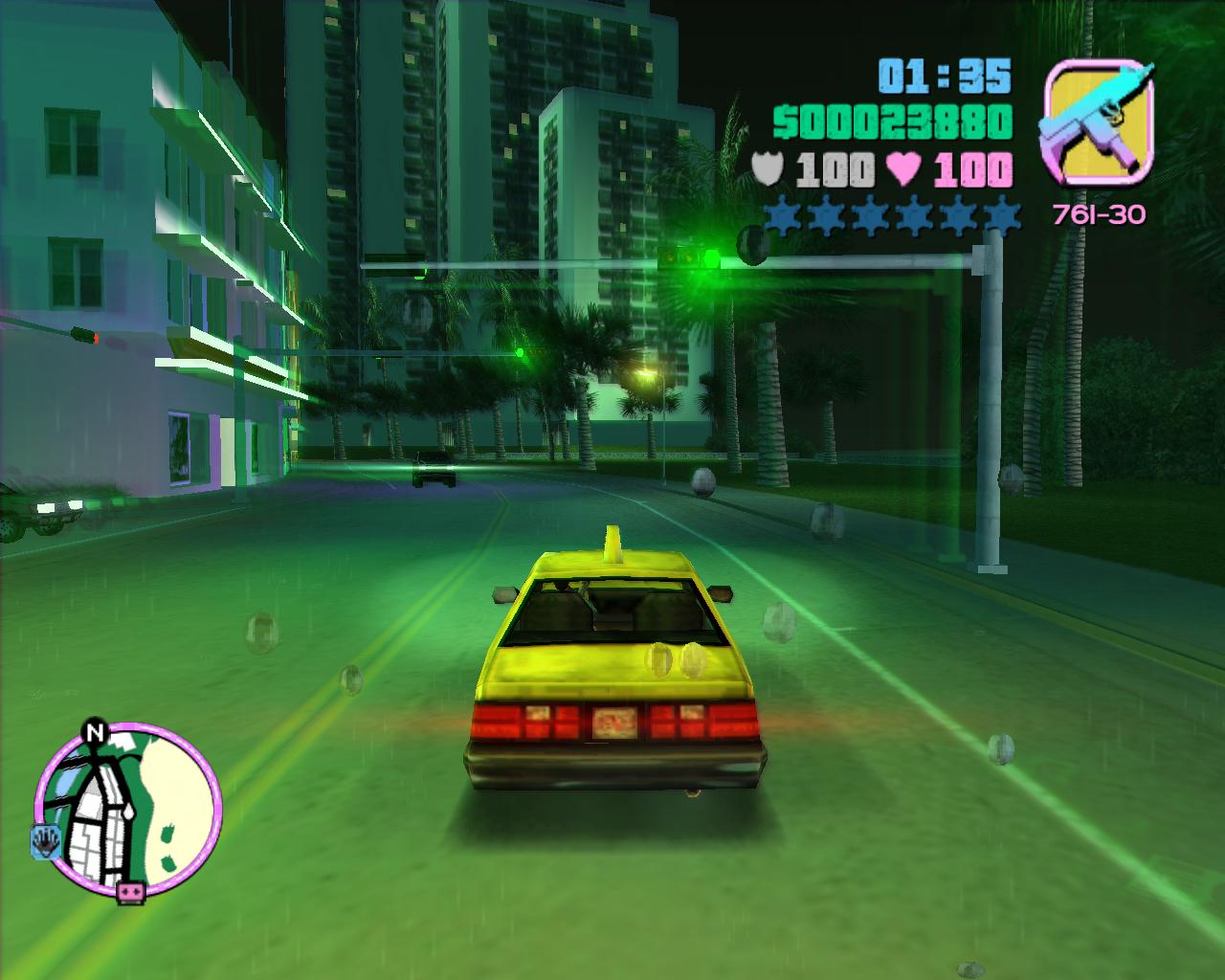Click the submachine gun weapon icon
This screenshot has width=1225, height=980.
tap(1098, 122)
